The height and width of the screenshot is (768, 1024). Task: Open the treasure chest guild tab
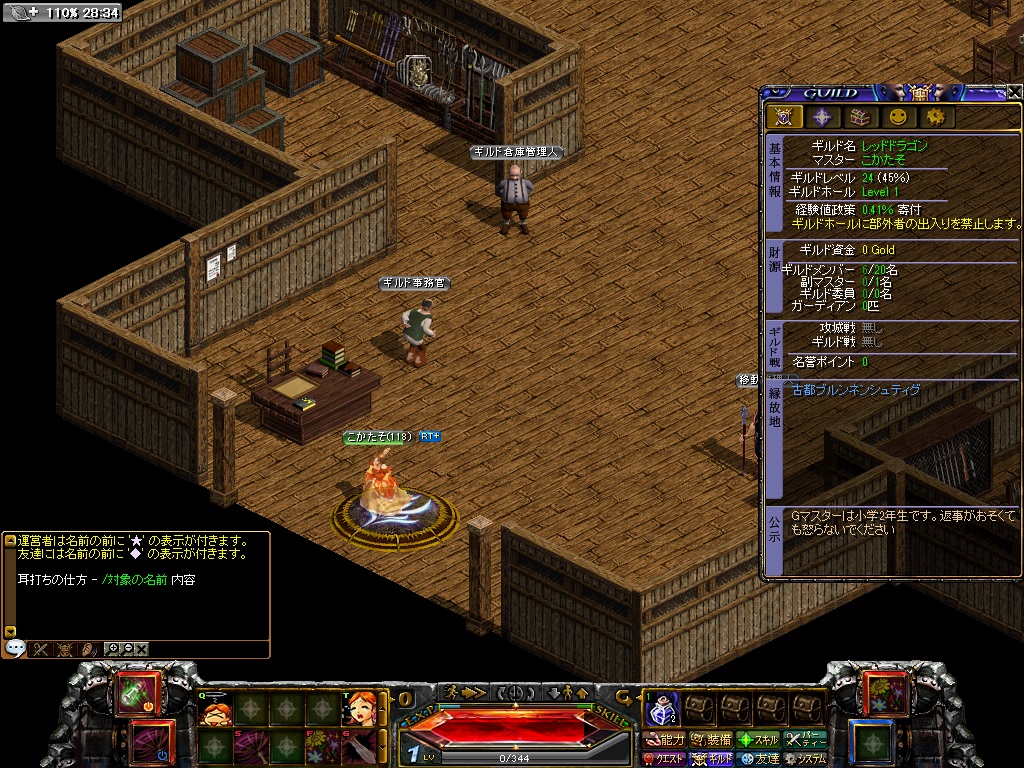point(860,117)
